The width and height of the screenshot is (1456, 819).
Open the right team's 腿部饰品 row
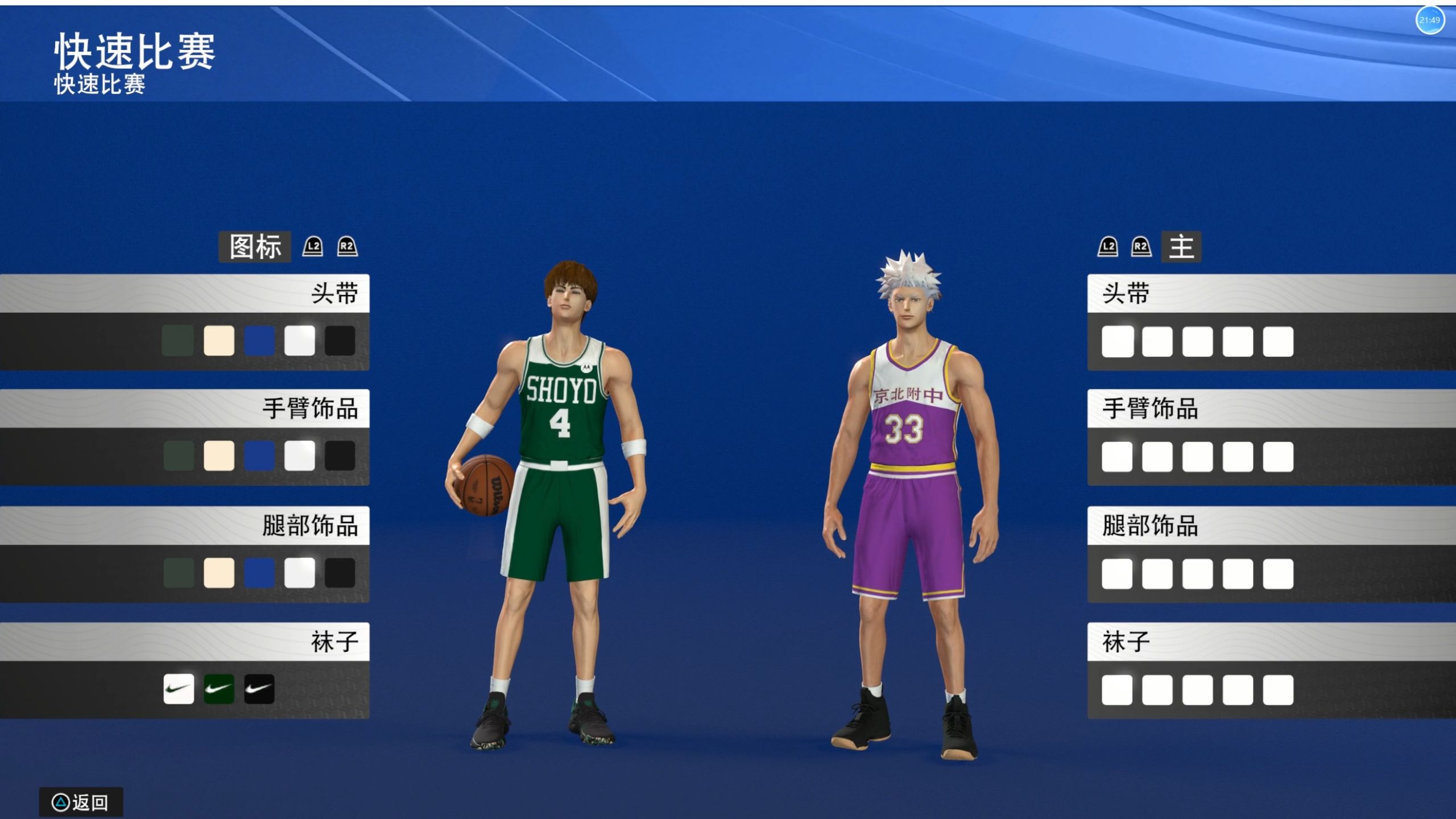coord(1271,526)
